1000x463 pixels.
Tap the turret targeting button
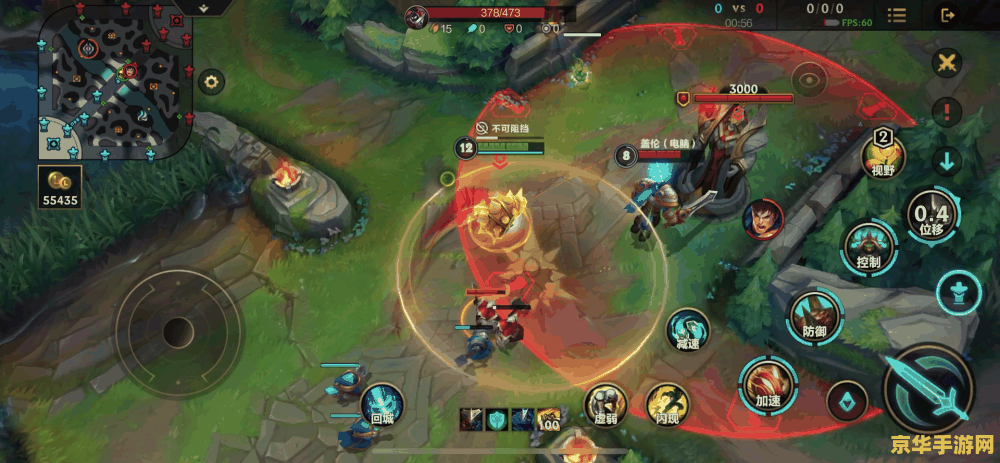(x=958, y=293)
